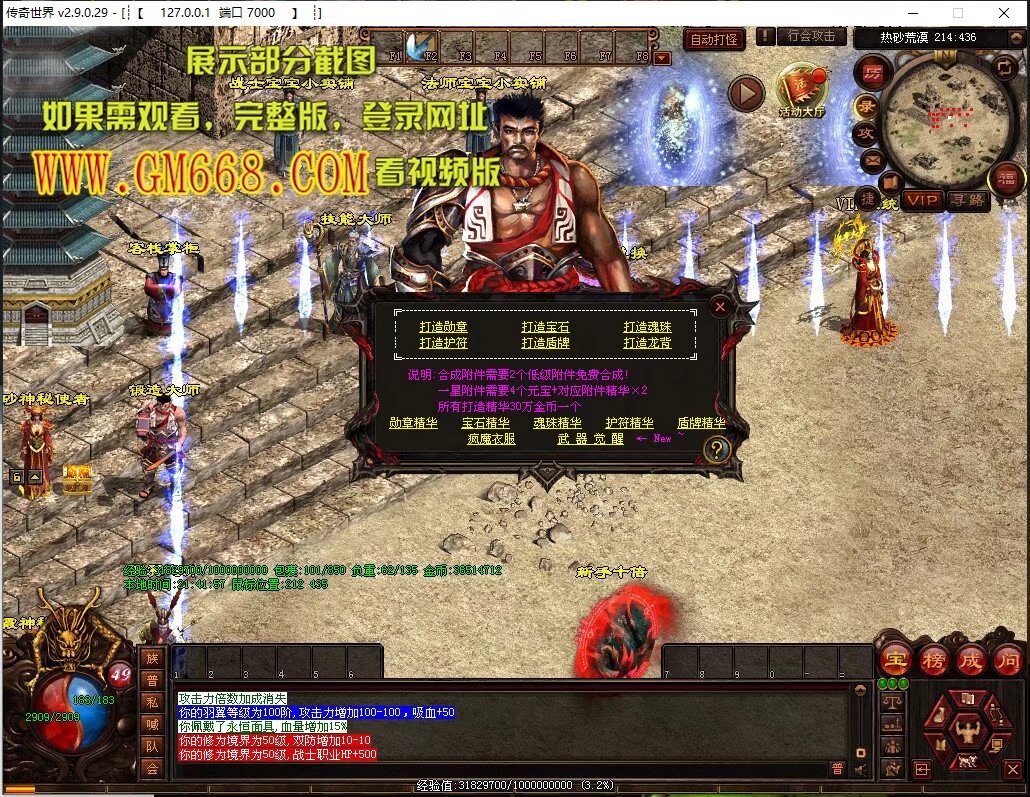This screenshot has height=797, width=1030.
Task: Open the dialog's question mark help
Action: [x=716, y=450]
